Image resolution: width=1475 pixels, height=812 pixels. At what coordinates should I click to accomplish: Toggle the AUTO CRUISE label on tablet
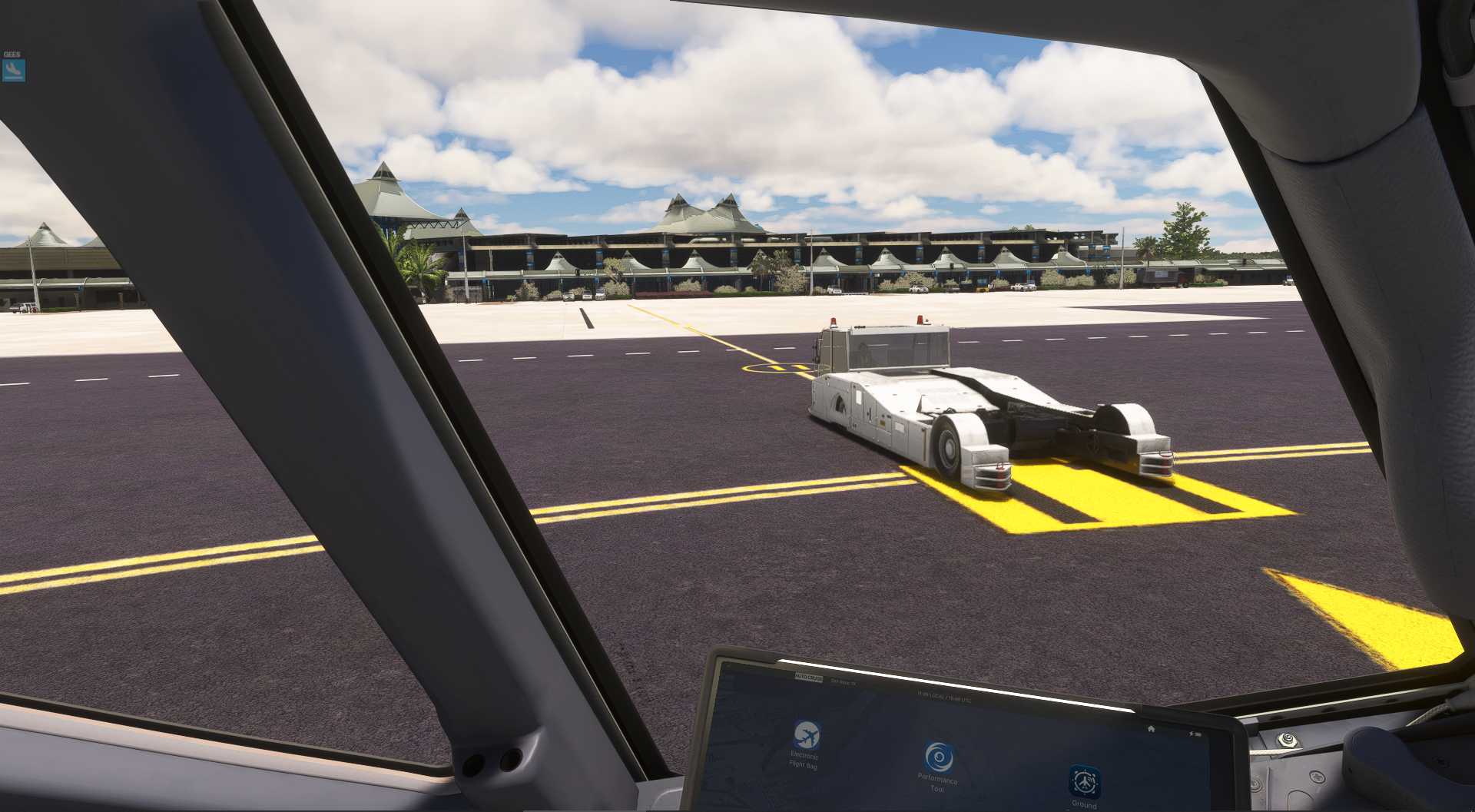pos(808,679)
